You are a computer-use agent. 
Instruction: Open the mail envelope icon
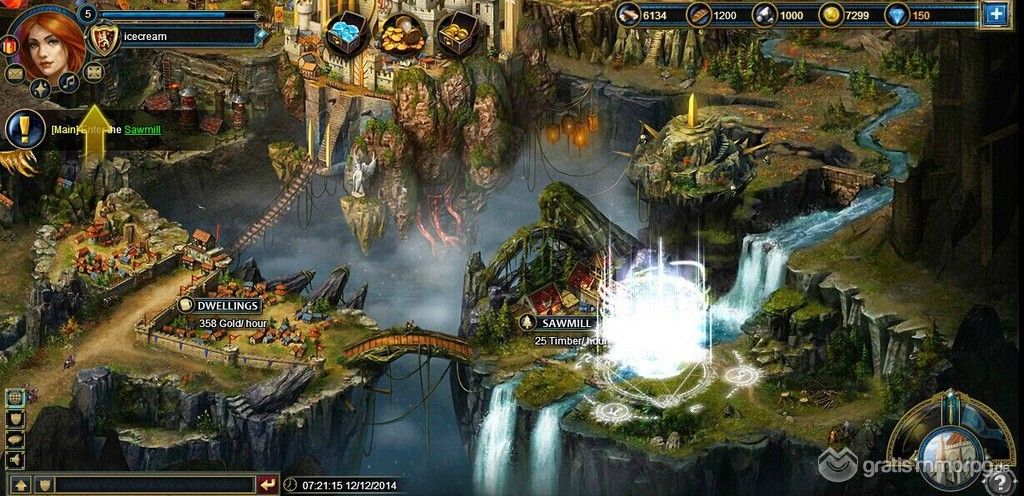15,73
